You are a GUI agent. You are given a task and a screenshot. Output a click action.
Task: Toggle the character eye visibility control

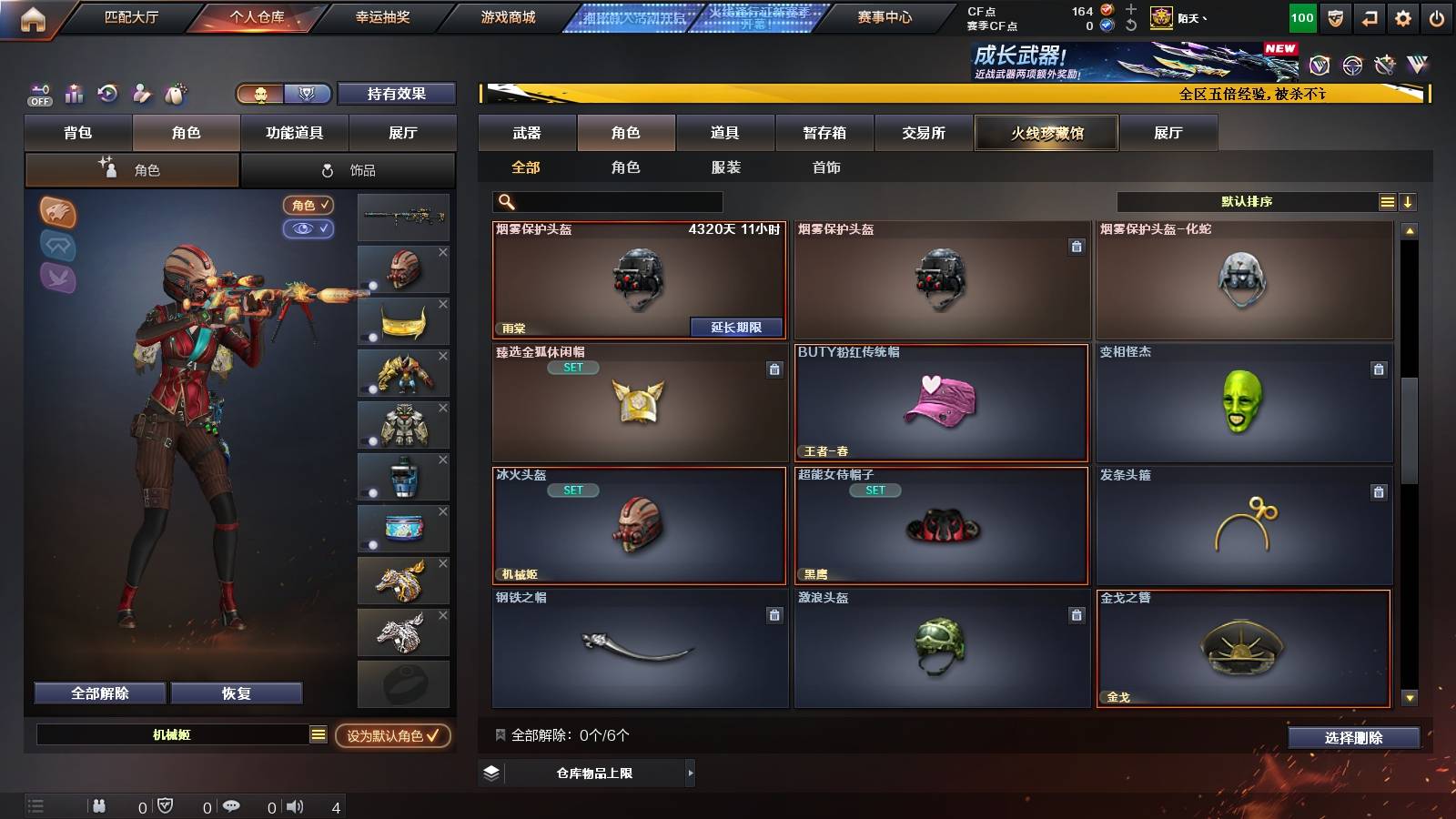[310, 229]
